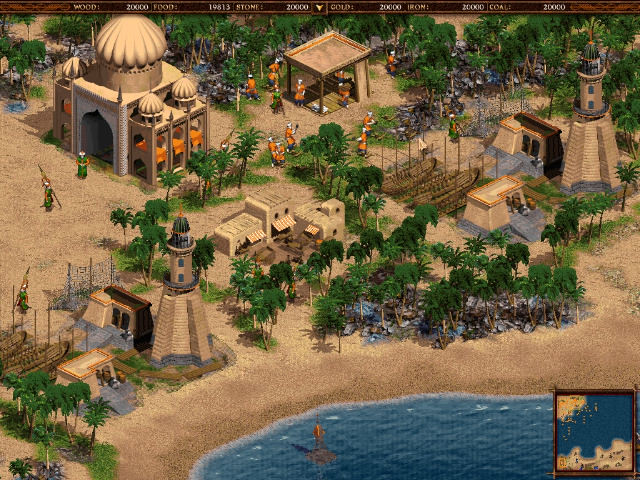Click the minimap in the corner
640x480 pixels.
pos(594,431)
